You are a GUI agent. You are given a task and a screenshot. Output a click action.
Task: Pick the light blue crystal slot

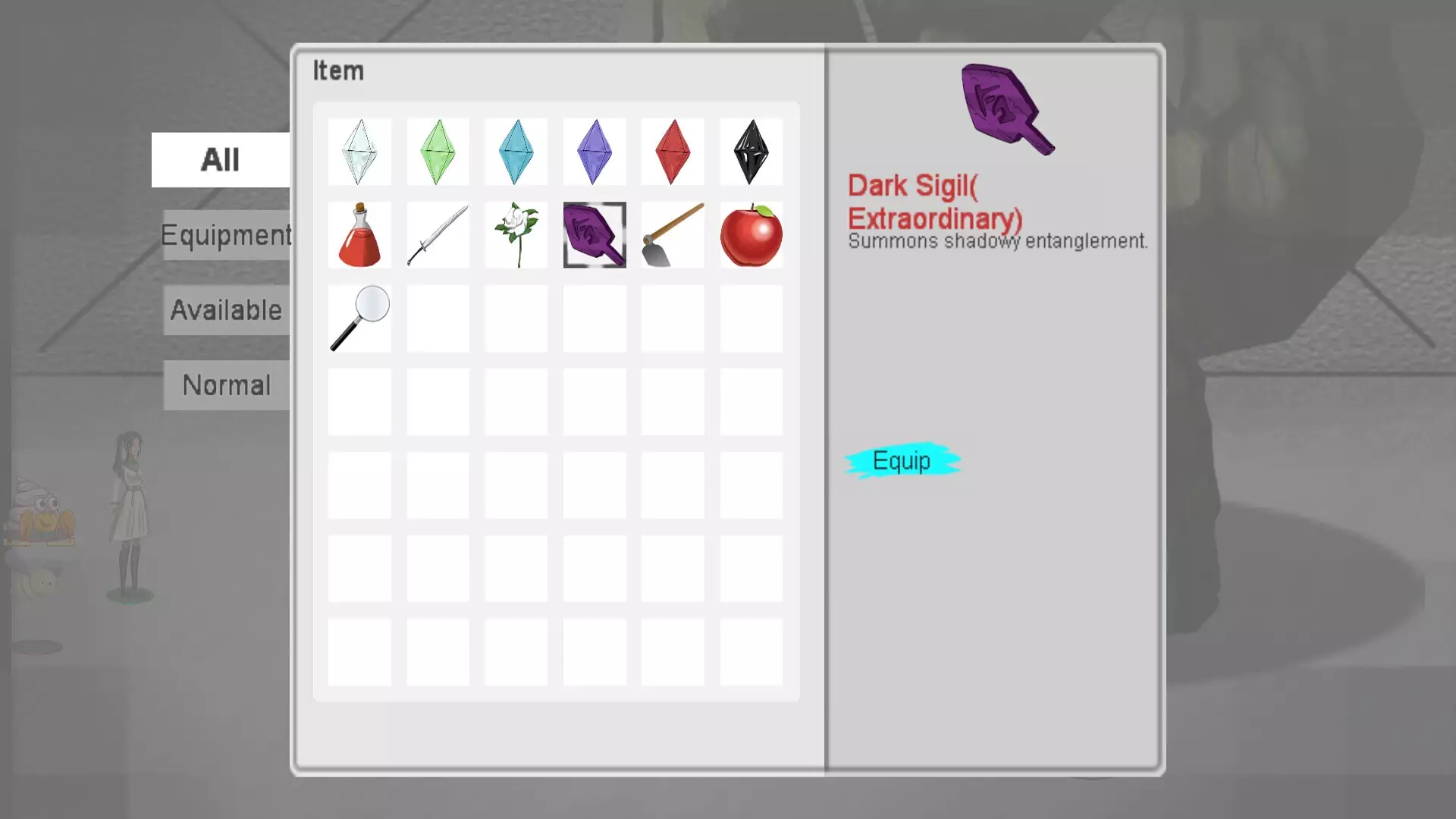click(516, 152)
